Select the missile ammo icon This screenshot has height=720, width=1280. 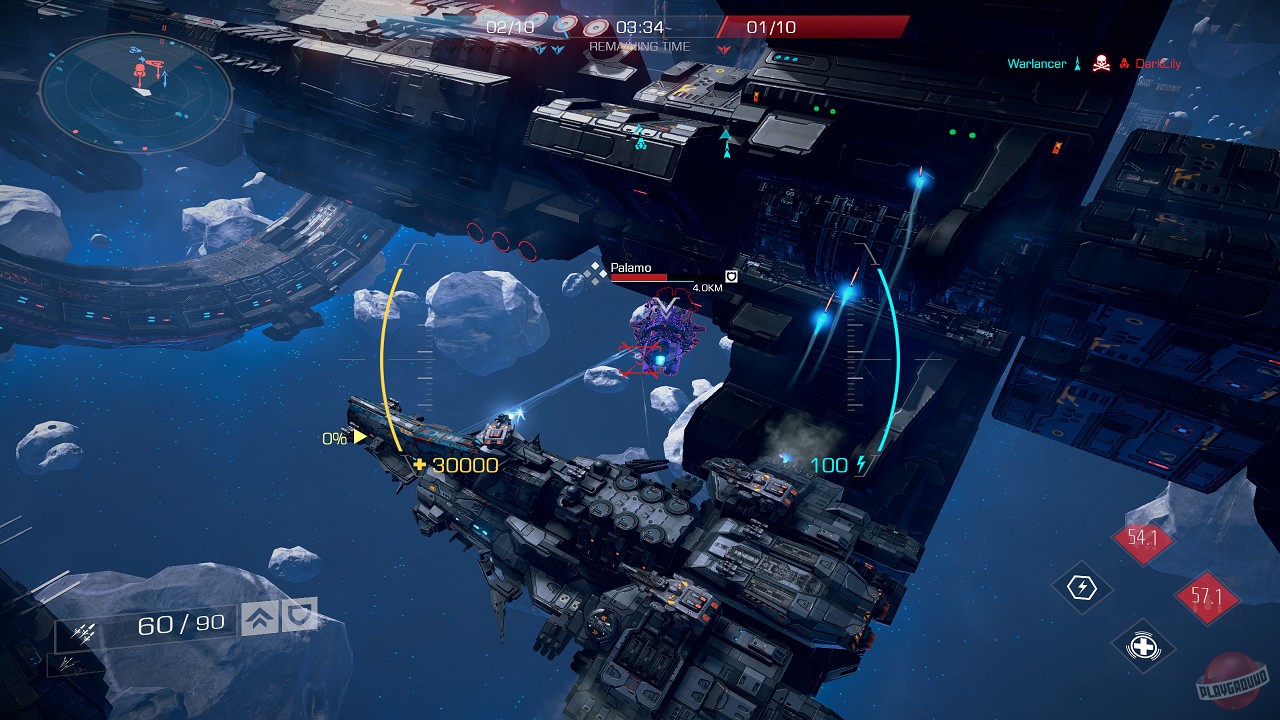click(x=84, y=632)
